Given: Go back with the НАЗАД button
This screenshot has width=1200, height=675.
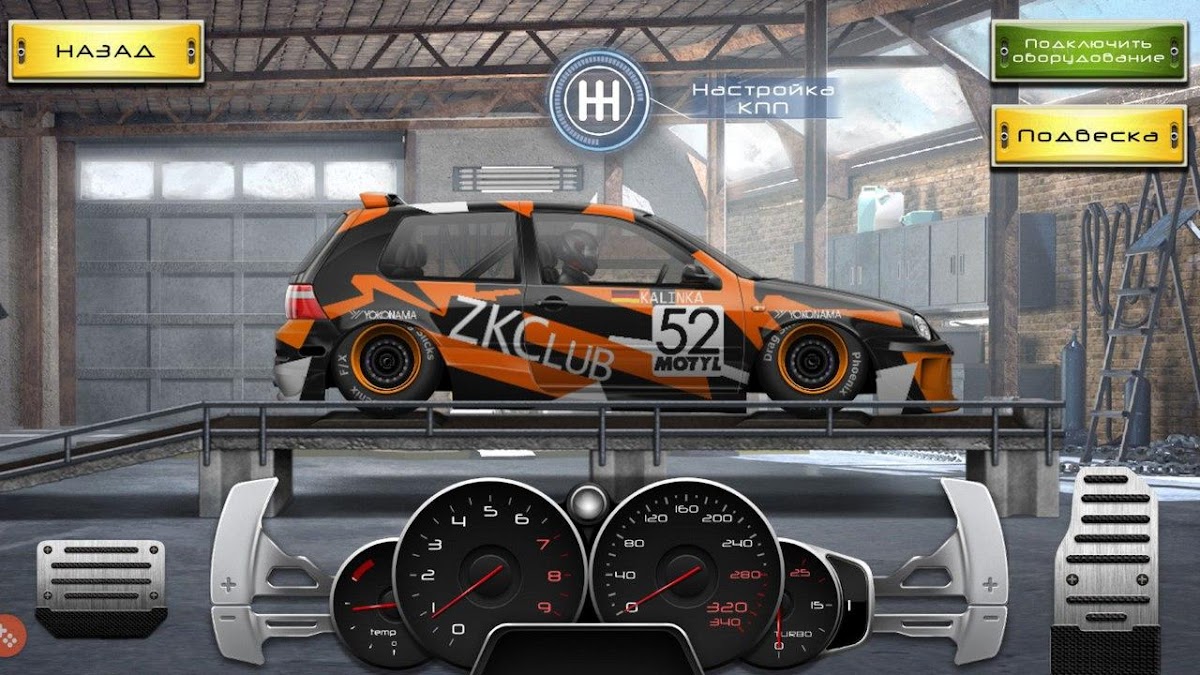Looking at the screenshot, I should [105, 51].
